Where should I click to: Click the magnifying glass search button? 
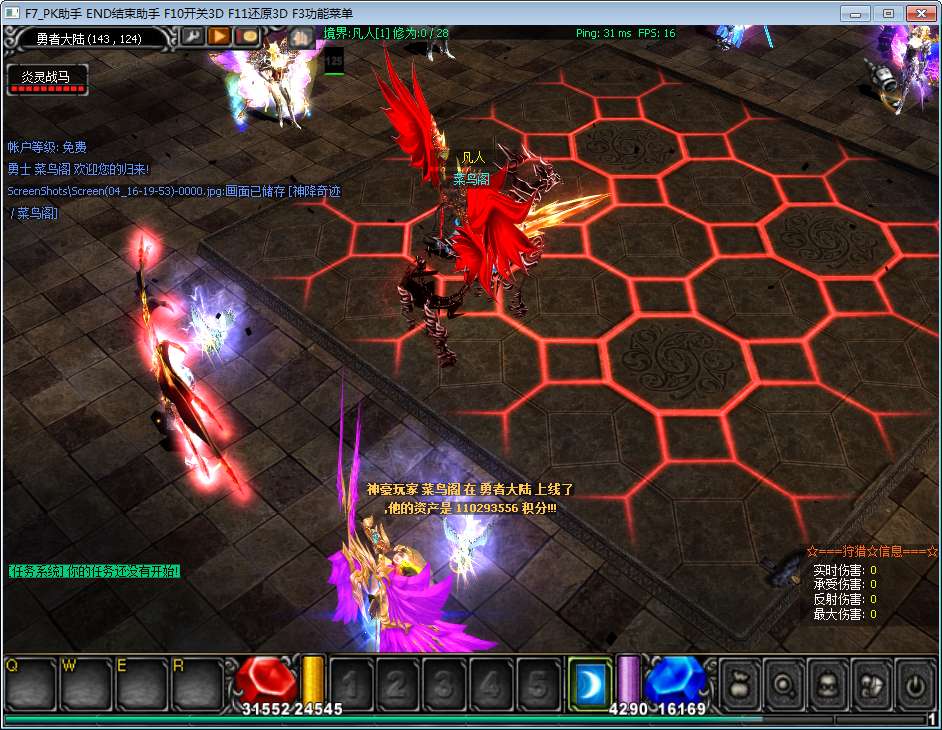click(x=784, y=685)
